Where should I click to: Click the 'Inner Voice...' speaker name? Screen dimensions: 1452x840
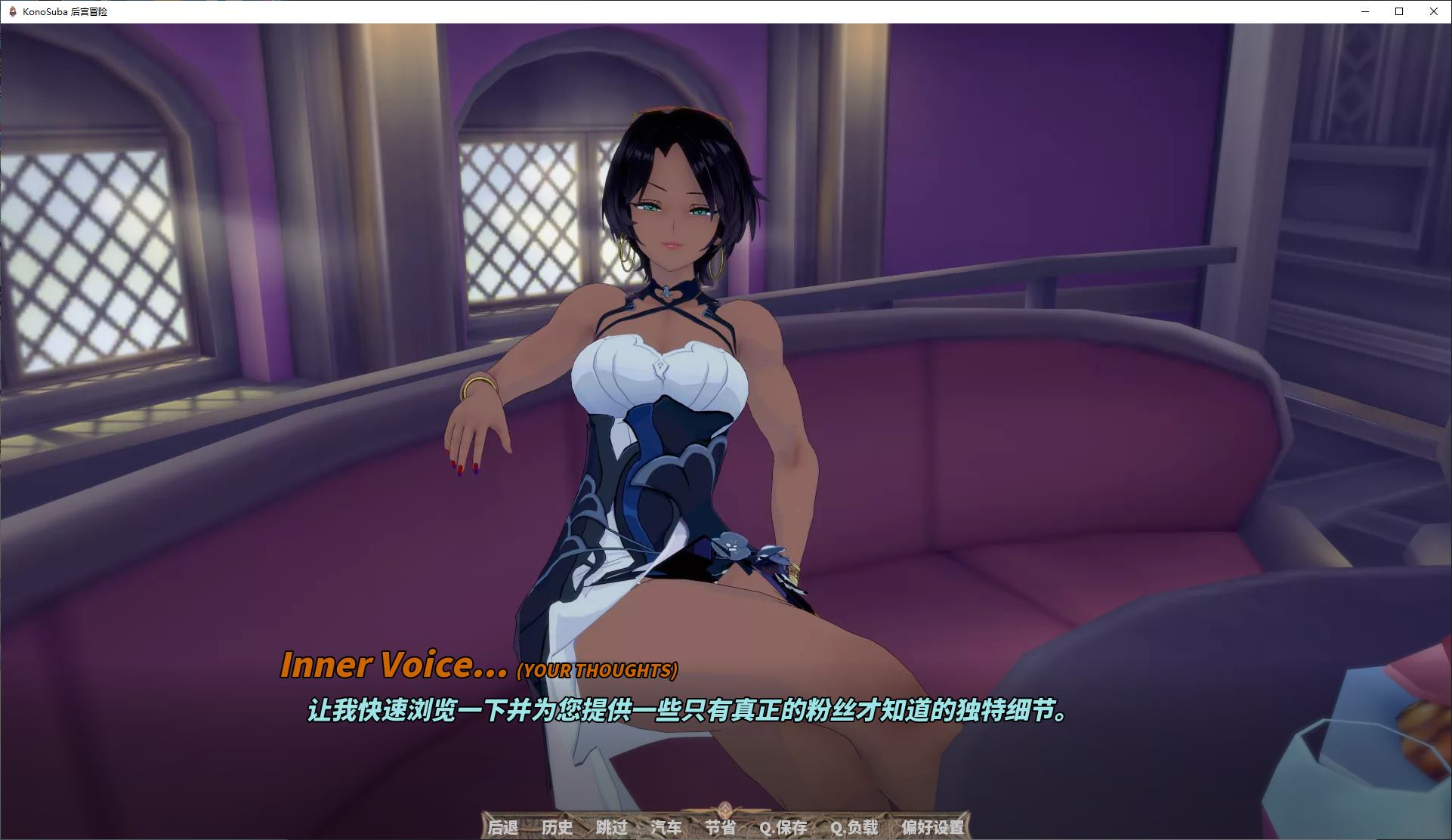pos(394,666)
